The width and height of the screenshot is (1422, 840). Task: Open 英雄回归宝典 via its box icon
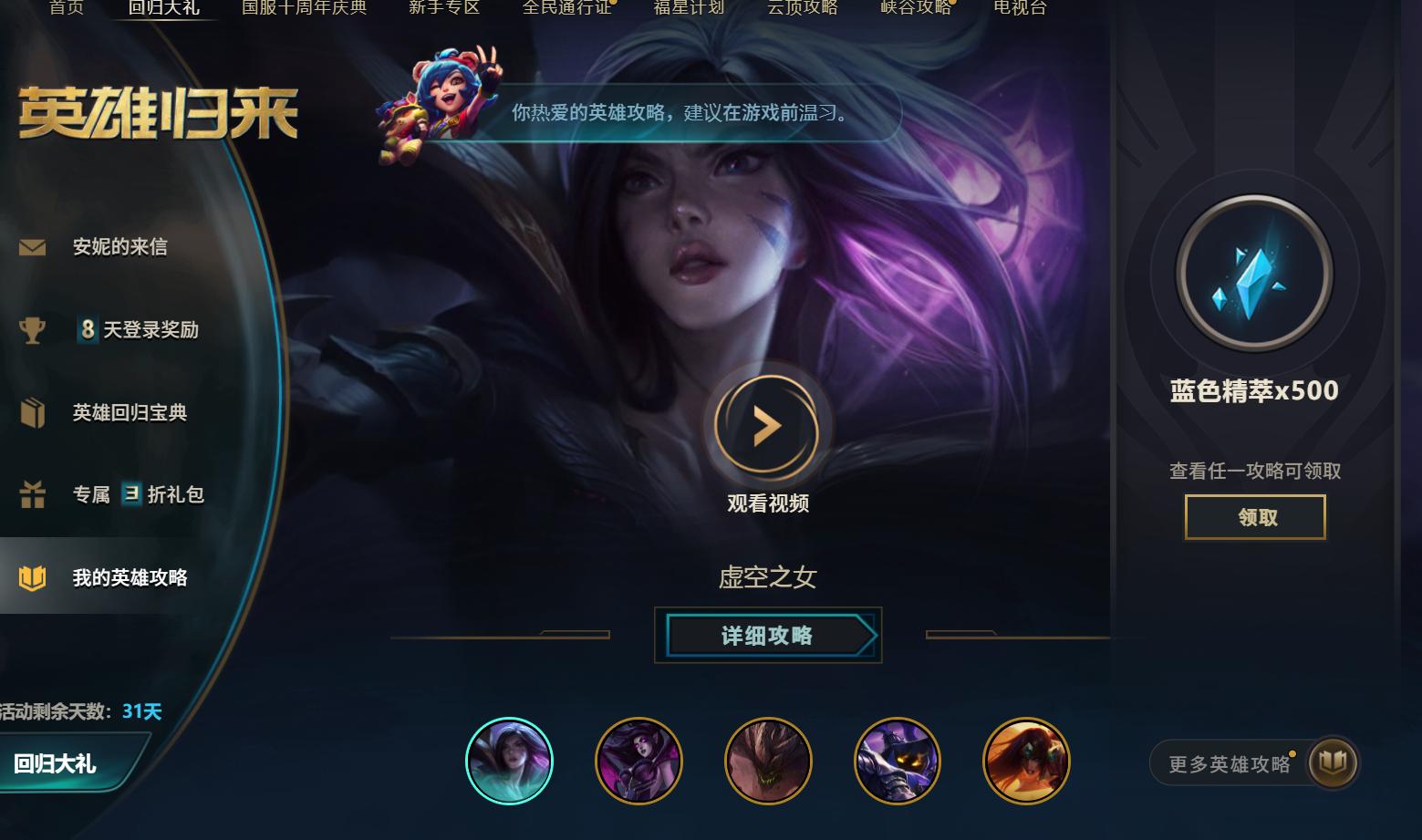pos(34,412)
